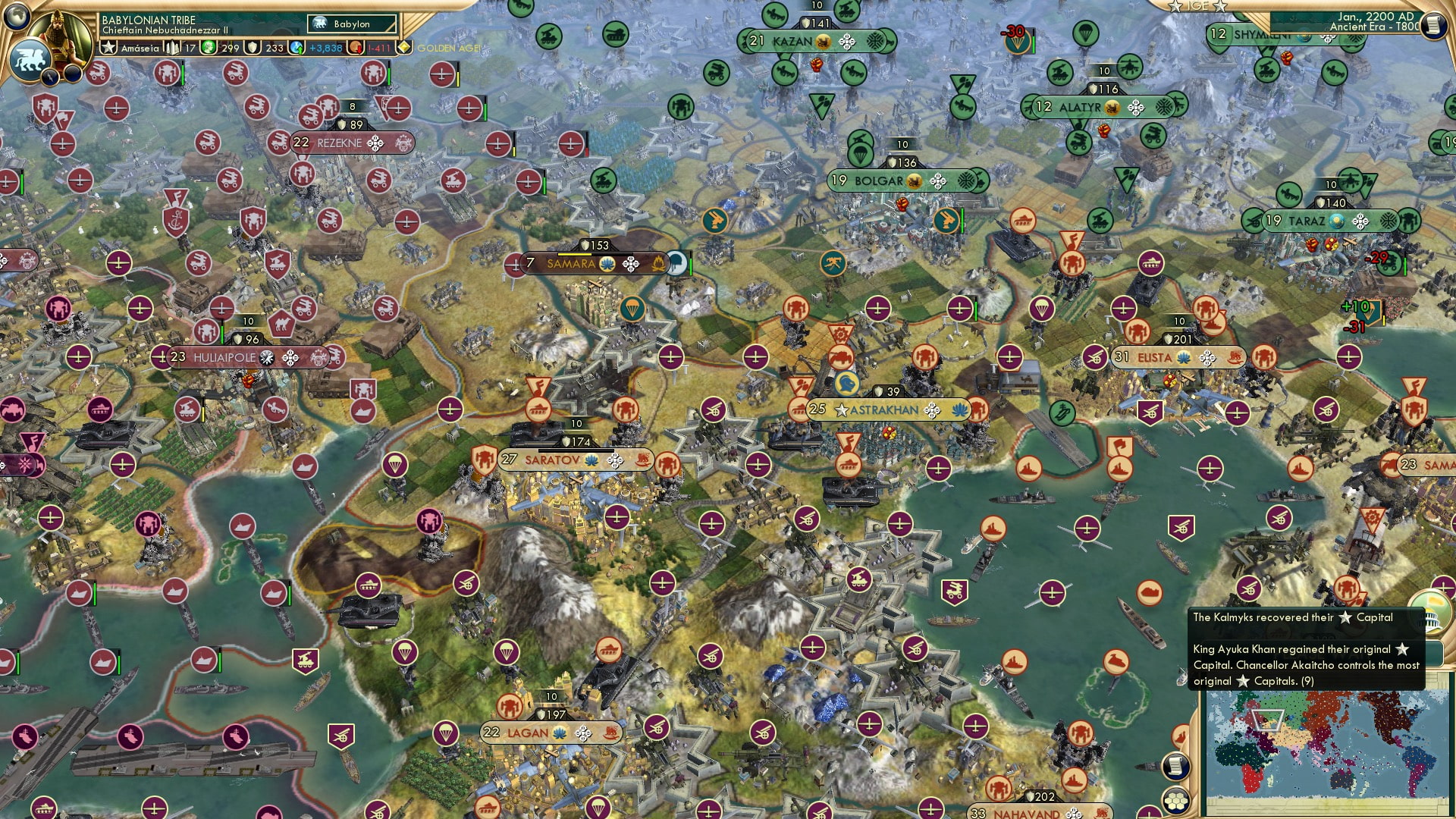
Task: Click the blue culture icon showing +3,838
Action: [295, 48]
